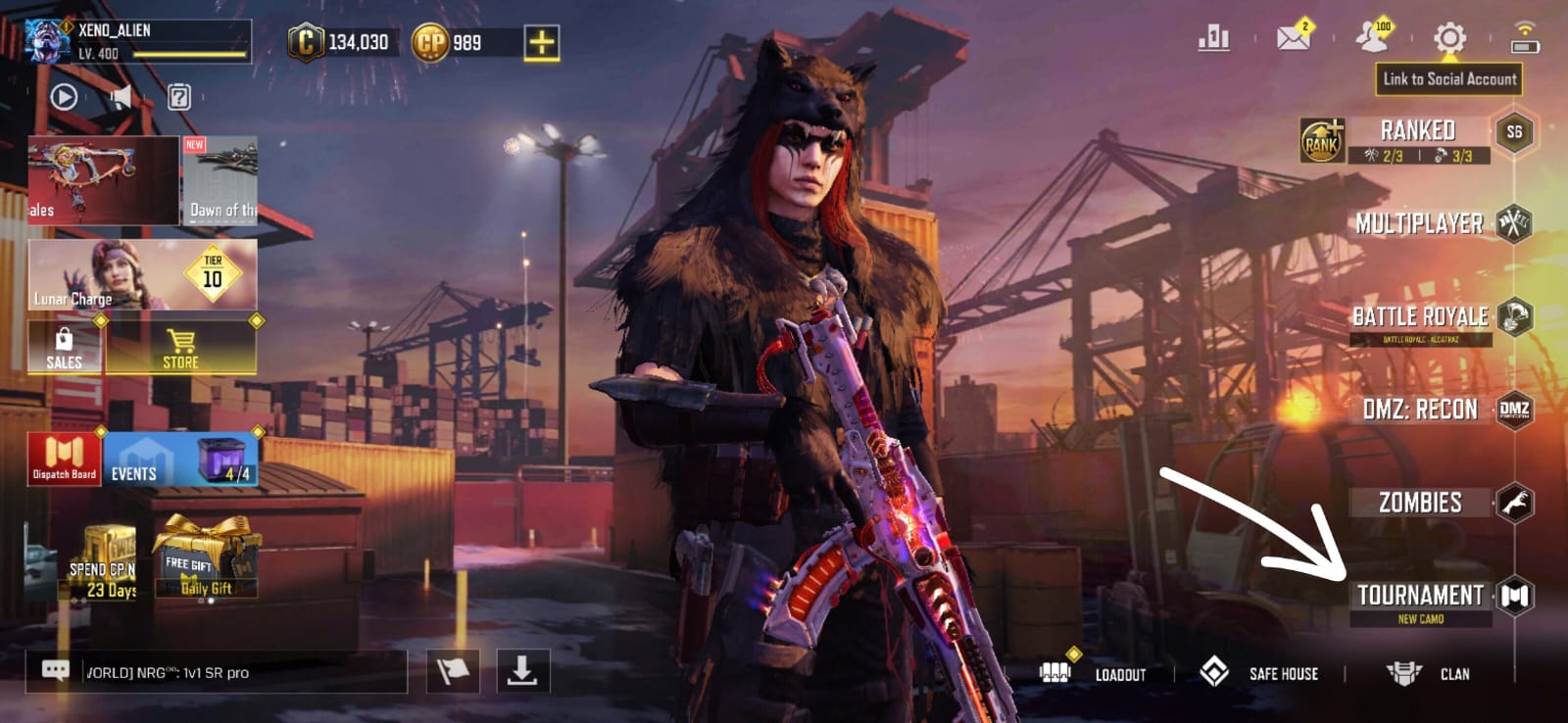Enter Battle Royale mode
This screenshot has height=723, width=1568.
point(1420,316)
